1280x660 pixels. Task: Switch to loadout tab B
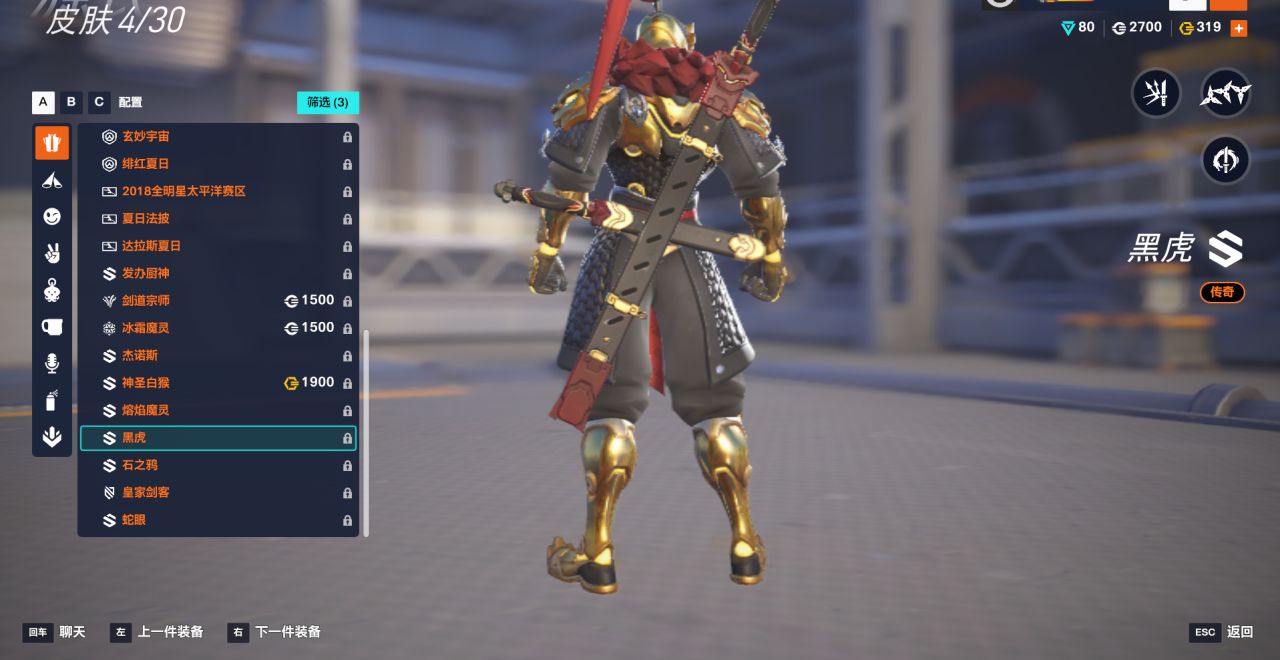click(x=71, y=102)
